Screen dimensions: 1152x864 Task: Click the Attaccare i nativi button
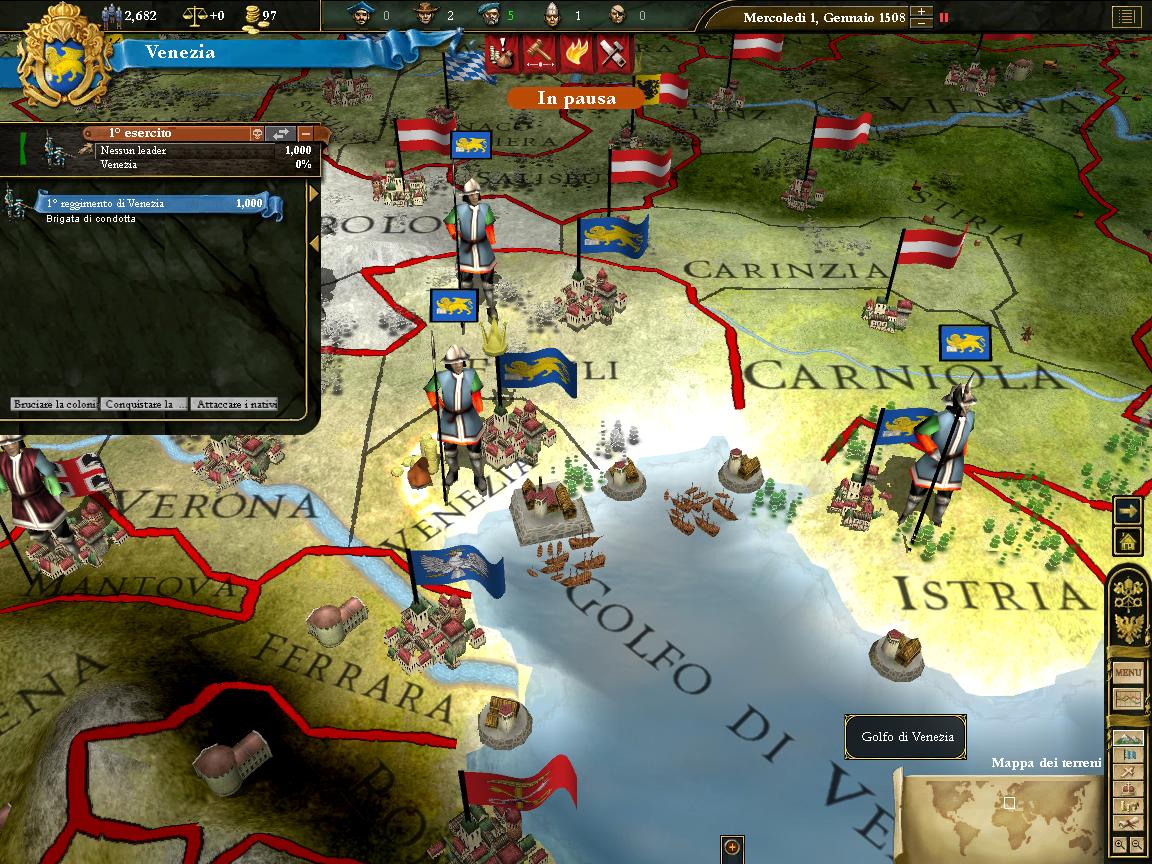235,405
